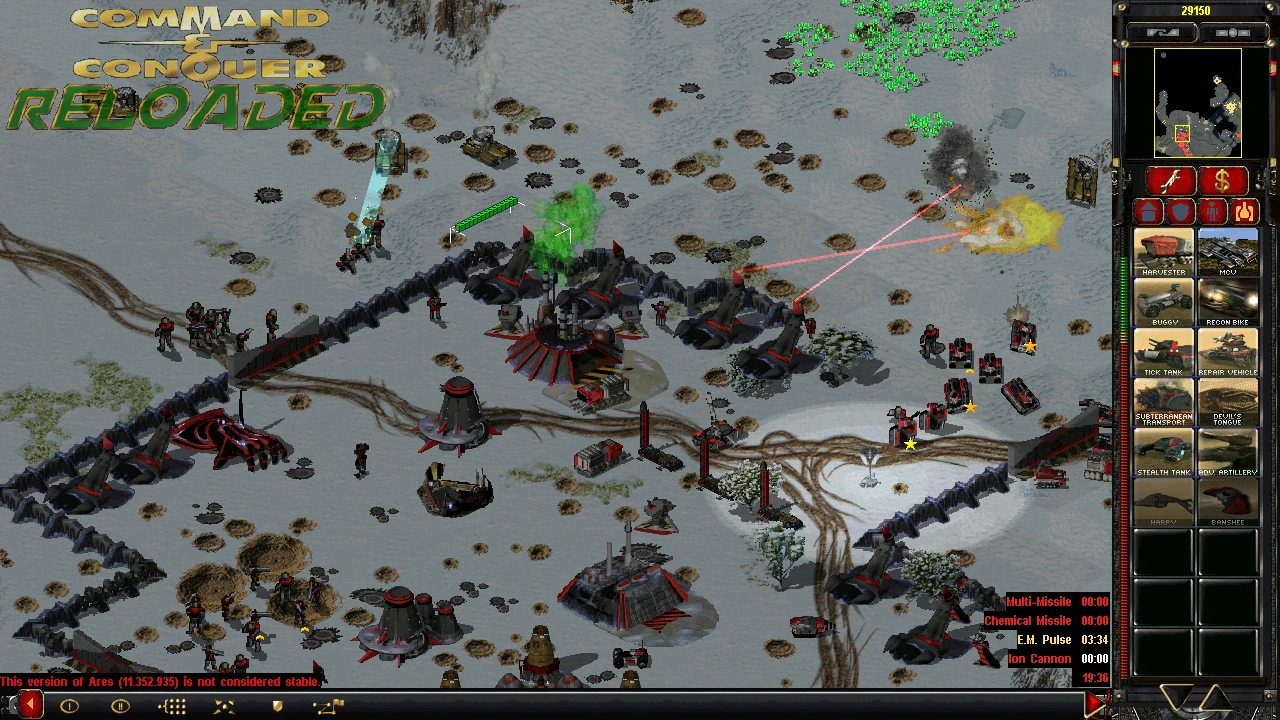Screen dimensions: 1280x720
Task: Switch to the infantry build tab
Action: 1213,212
